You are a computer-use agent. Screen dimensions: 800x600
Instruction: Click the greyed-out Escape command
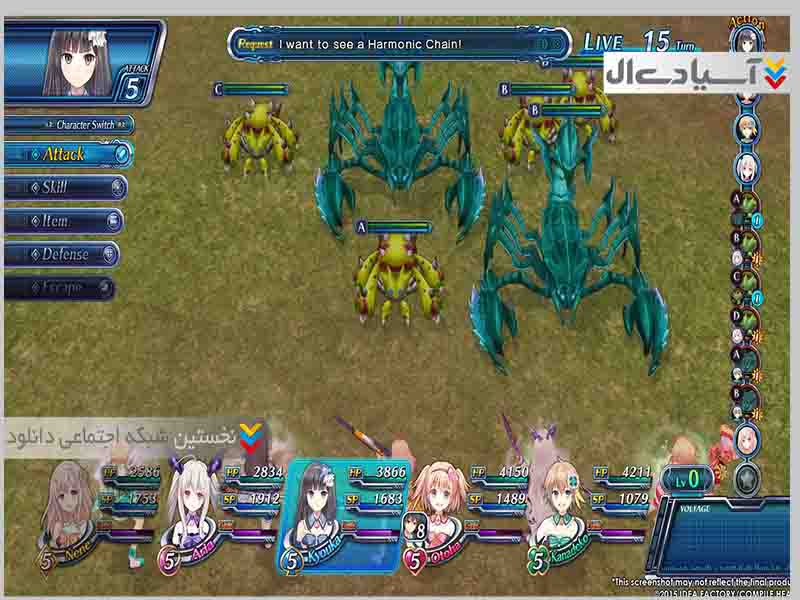click(60, 288)
